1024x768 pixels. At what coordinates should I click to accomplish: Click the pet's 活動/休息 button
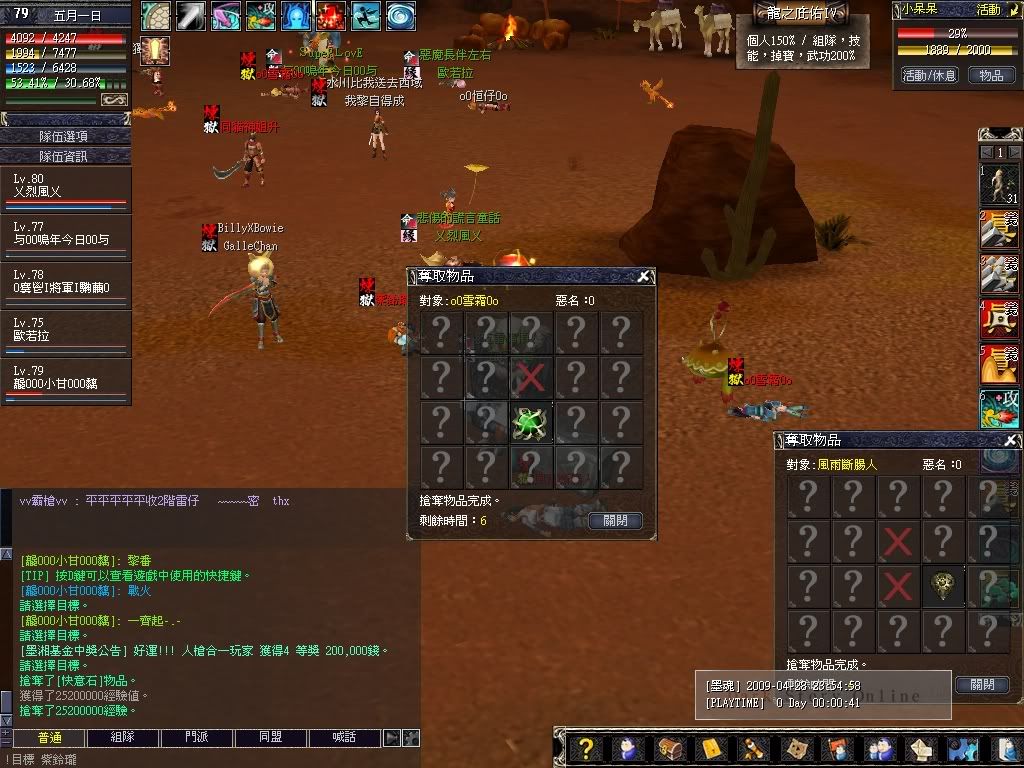[x=929, y=75]
